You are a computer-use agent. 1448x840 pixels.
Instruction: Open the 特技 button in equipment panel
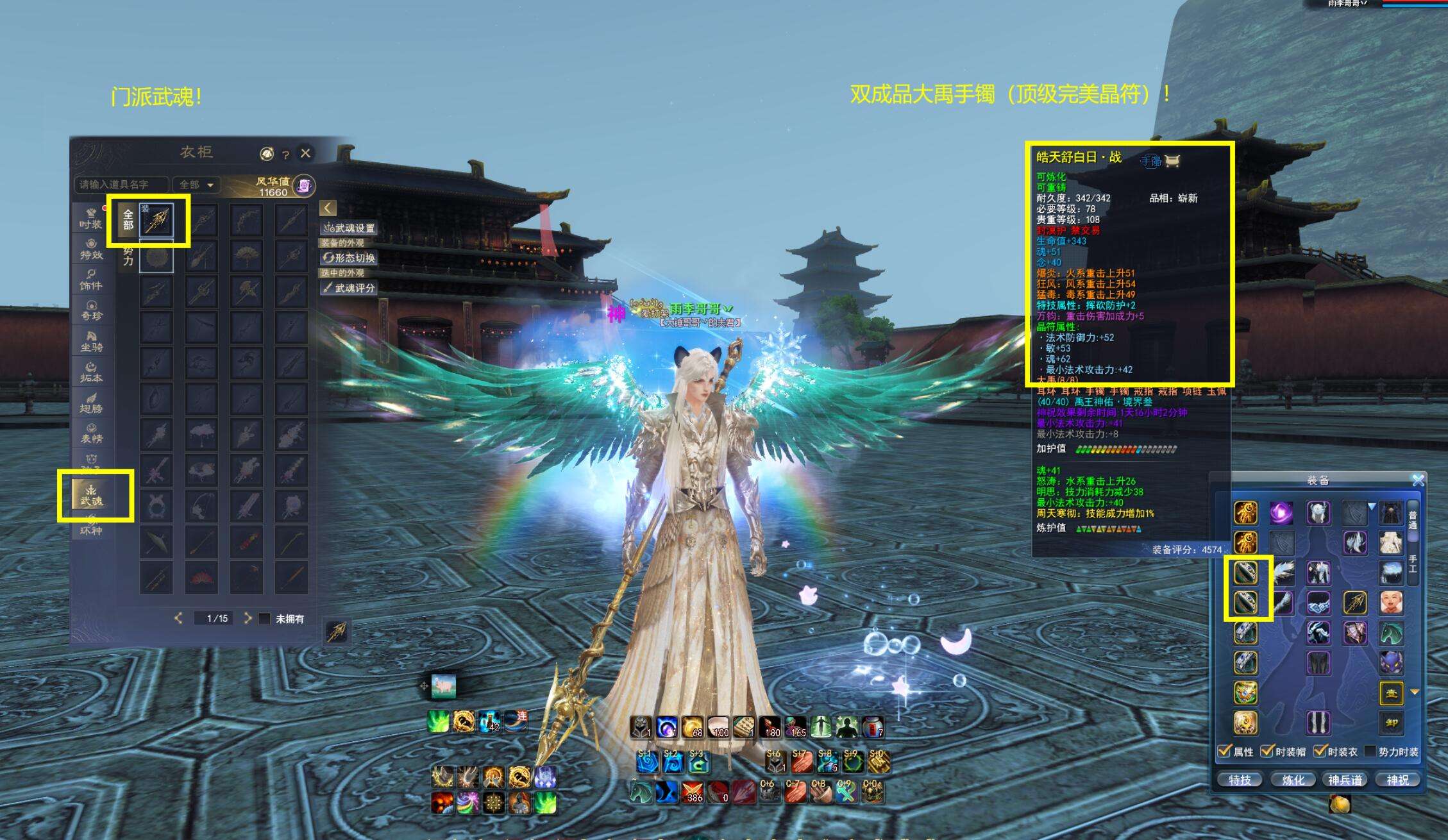point(1240,780)
